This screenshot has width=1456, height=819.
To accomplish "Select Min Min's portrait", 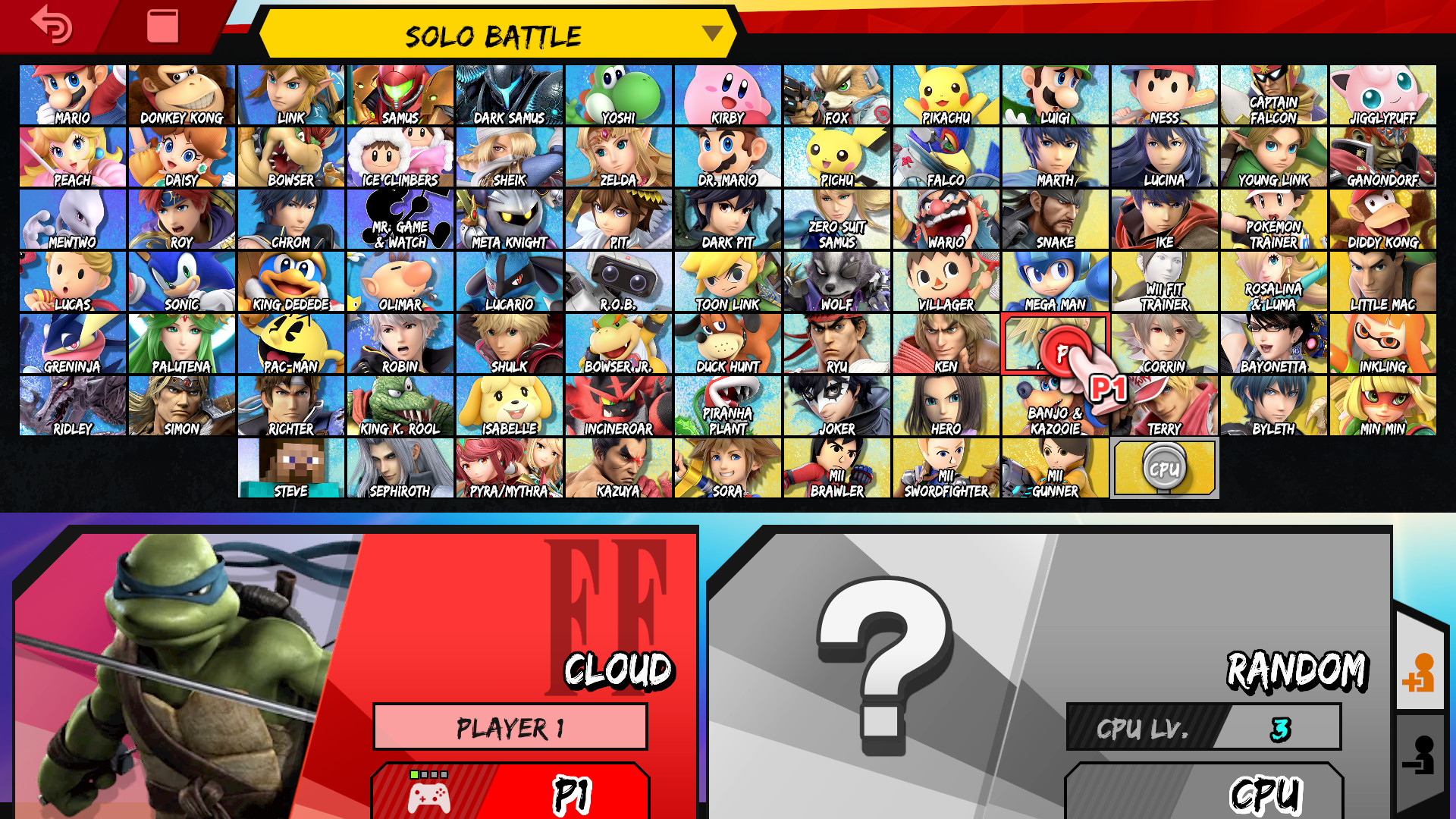I will click(x=1382, y=405).
